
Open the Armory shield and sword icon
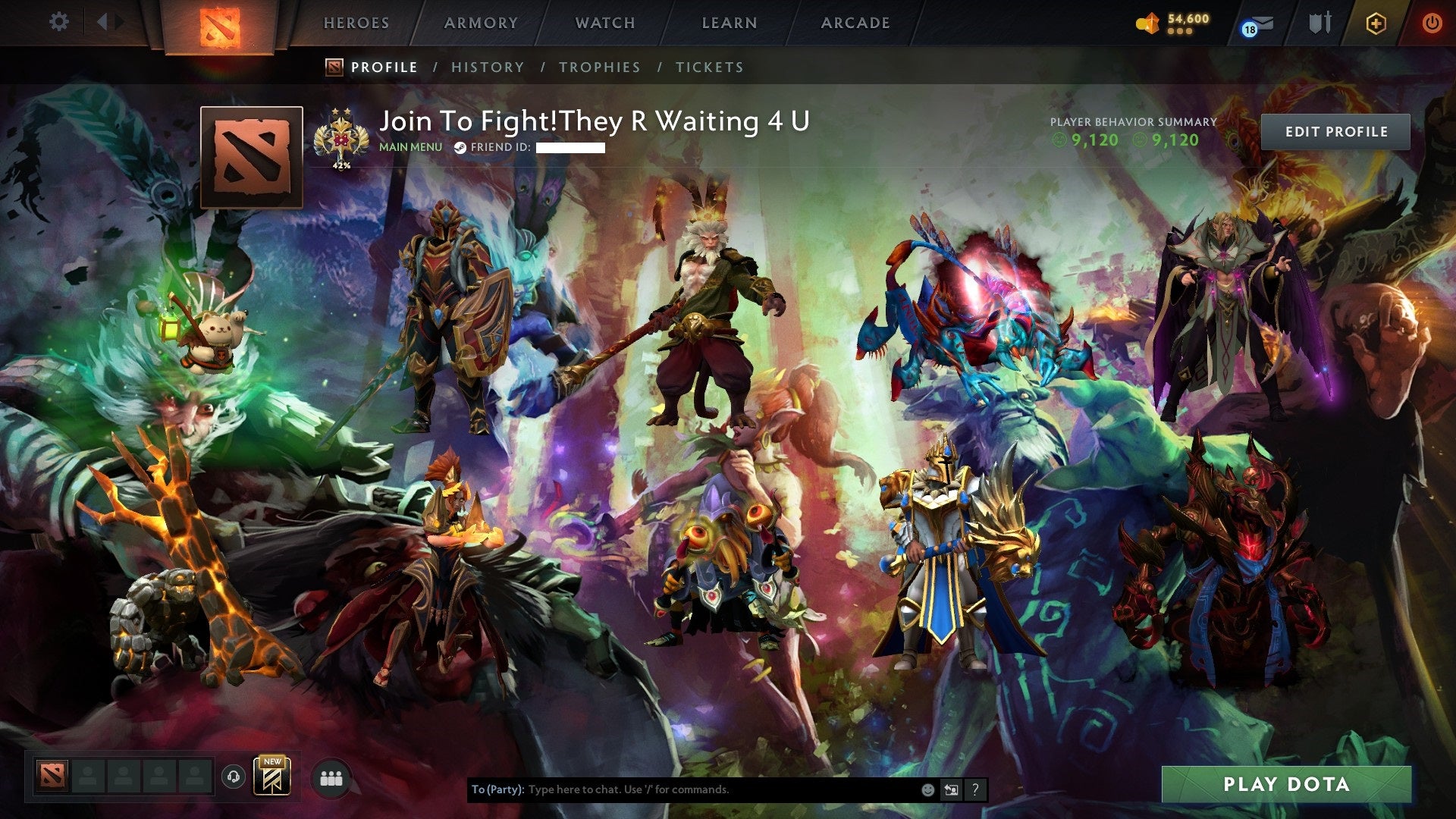point(1319,23)
